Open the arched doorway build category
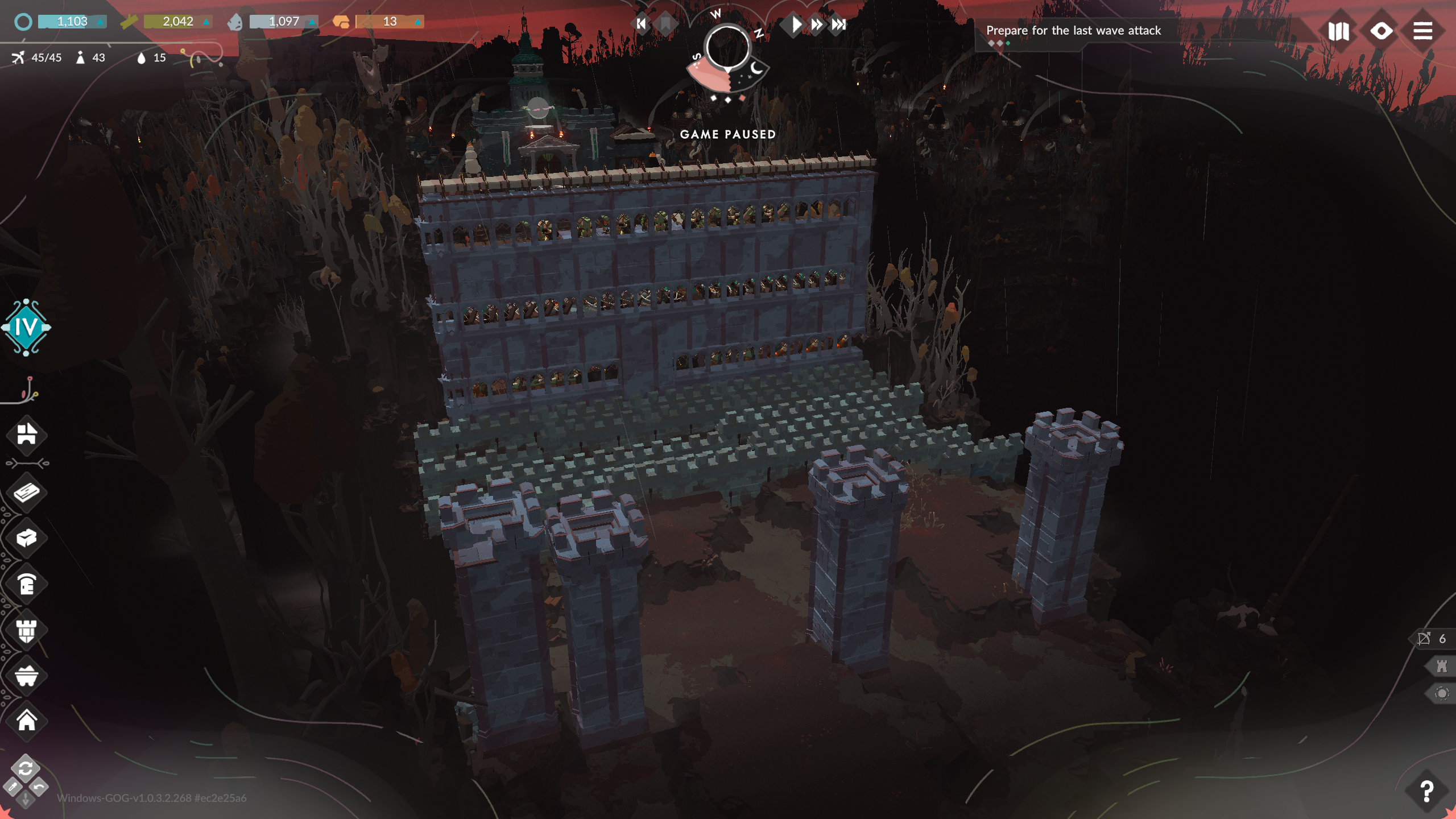Image resolution: width=1456 pixels, height=819 pixels. (27, 584)
